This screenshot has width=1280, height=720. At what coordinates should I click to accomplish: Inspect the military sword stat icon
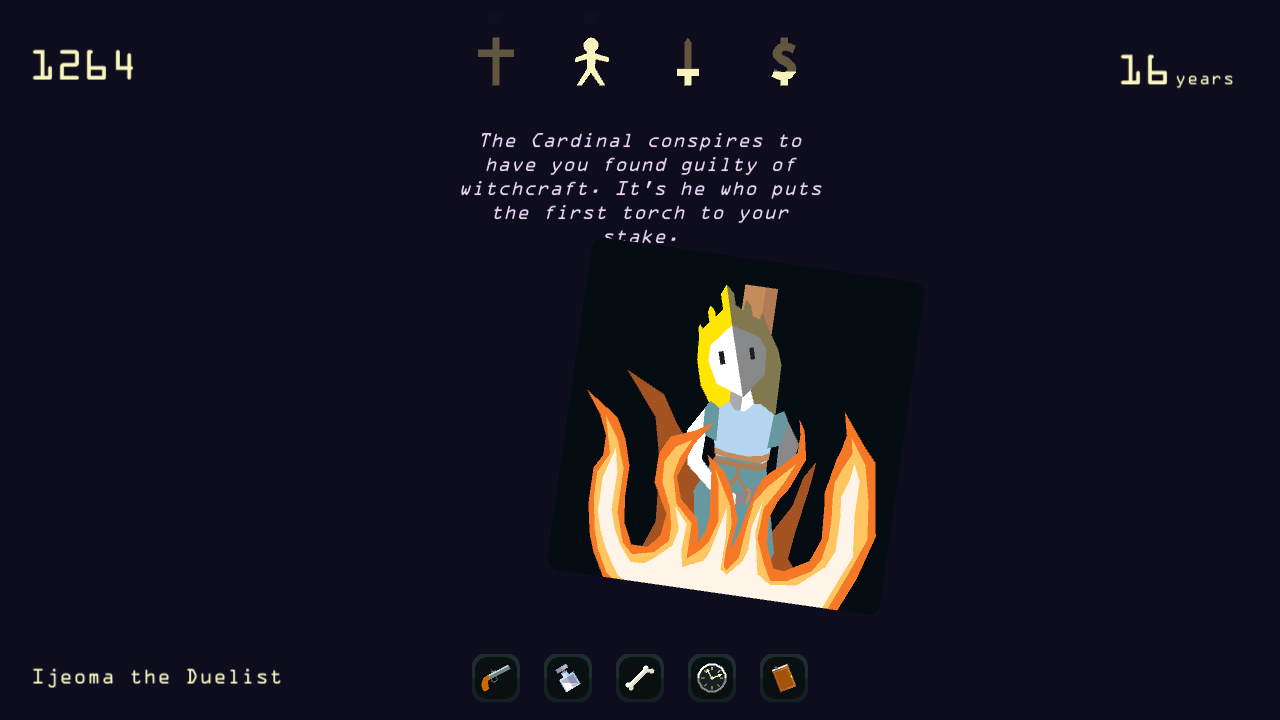pyautogui.click(x=688, y=62)
